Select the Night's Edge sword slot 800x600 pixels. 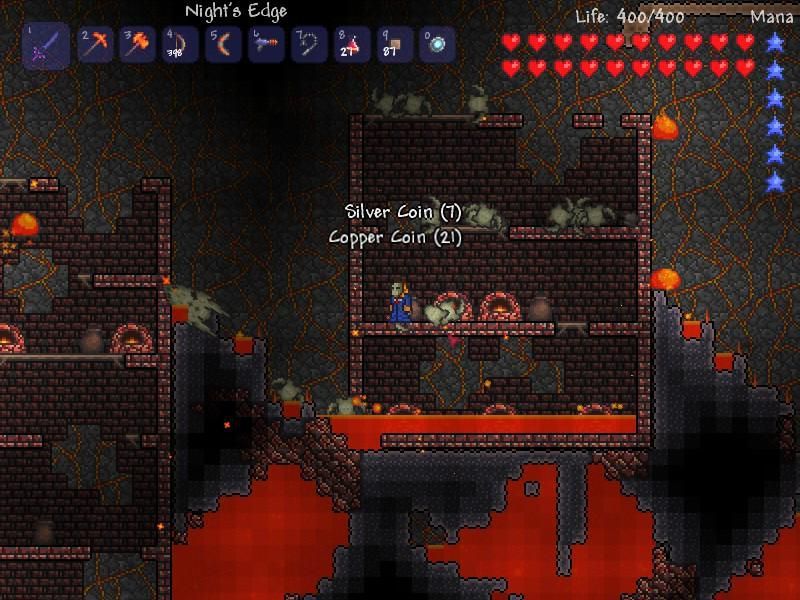(x=46, y=46)
